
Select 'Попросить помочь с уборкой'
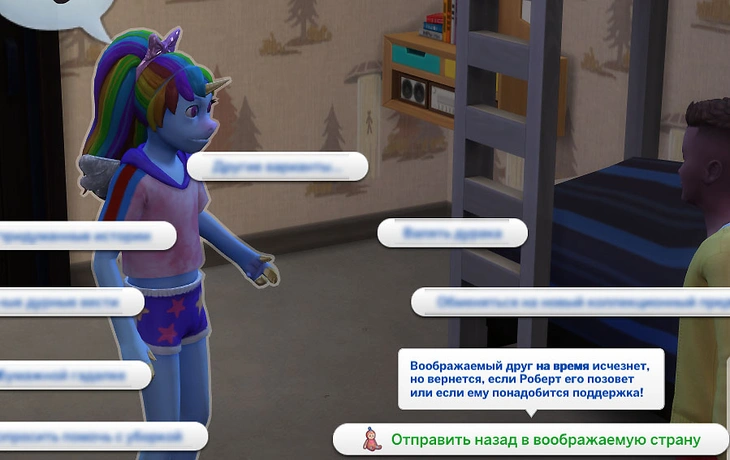pos(100,437)
